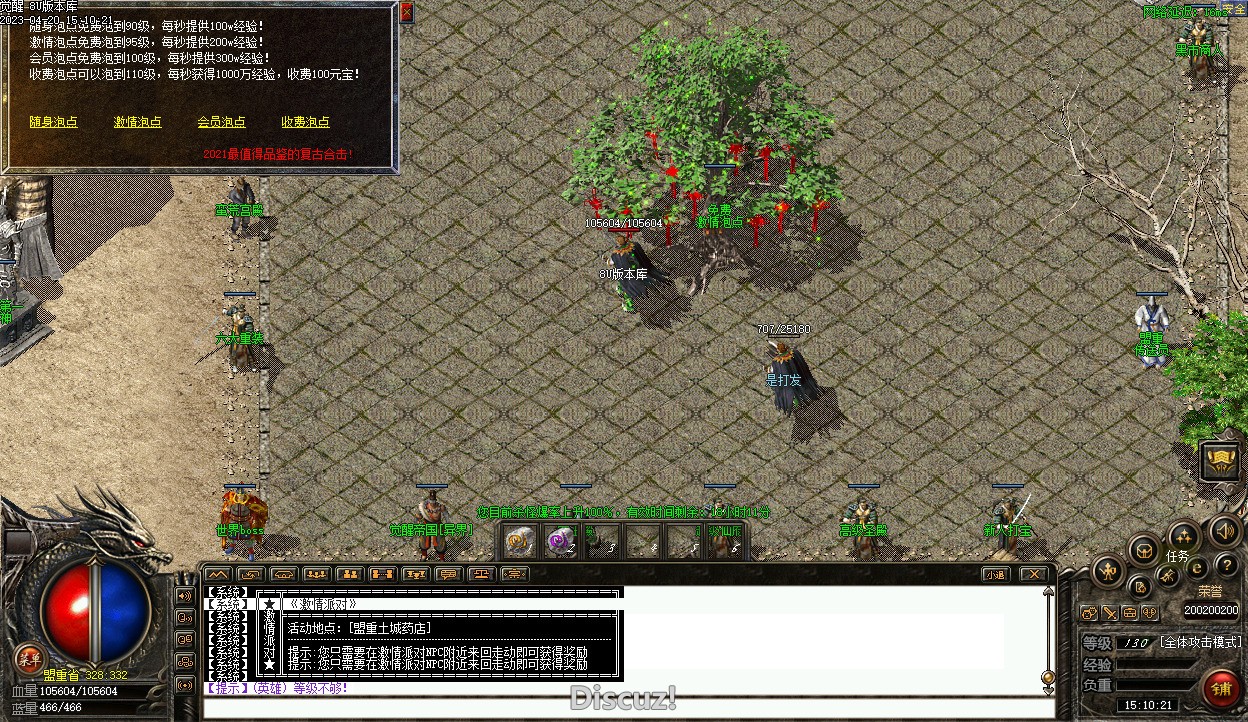Viewport: 1248px width, 722px height.
Task: Open the character status round button
Action: [x=1108, y=572]
